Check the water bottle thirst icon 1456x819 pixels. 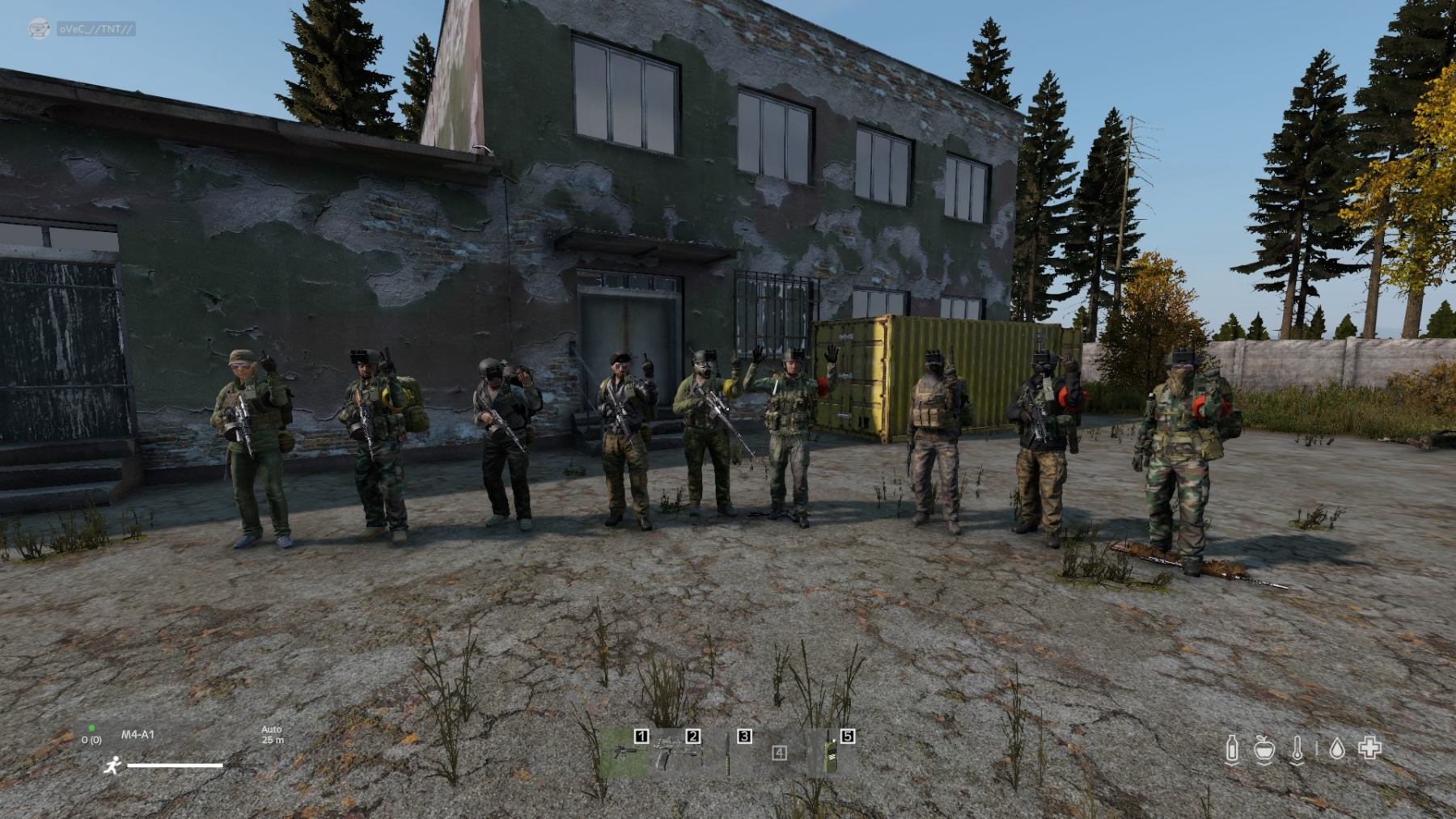1232,749
